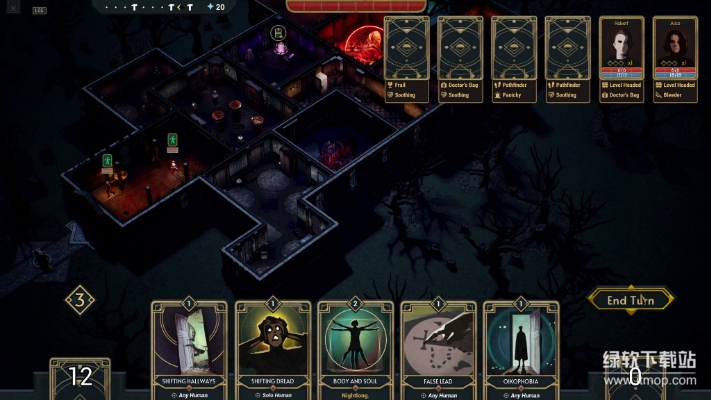Select Robert's character portrait card

[622, 48]
